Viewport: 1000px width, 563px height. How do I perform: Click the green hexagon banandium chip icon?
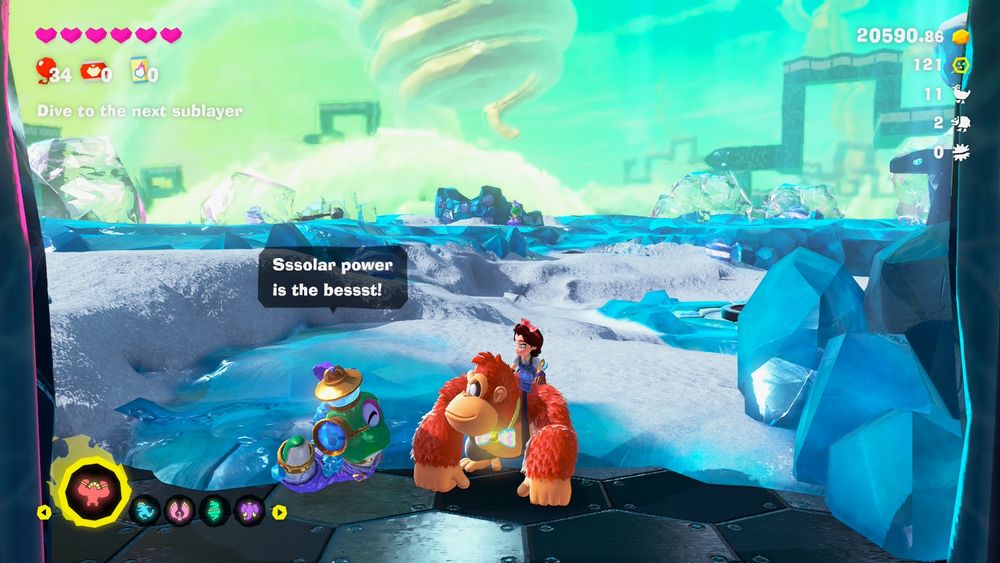coord(960,65)
